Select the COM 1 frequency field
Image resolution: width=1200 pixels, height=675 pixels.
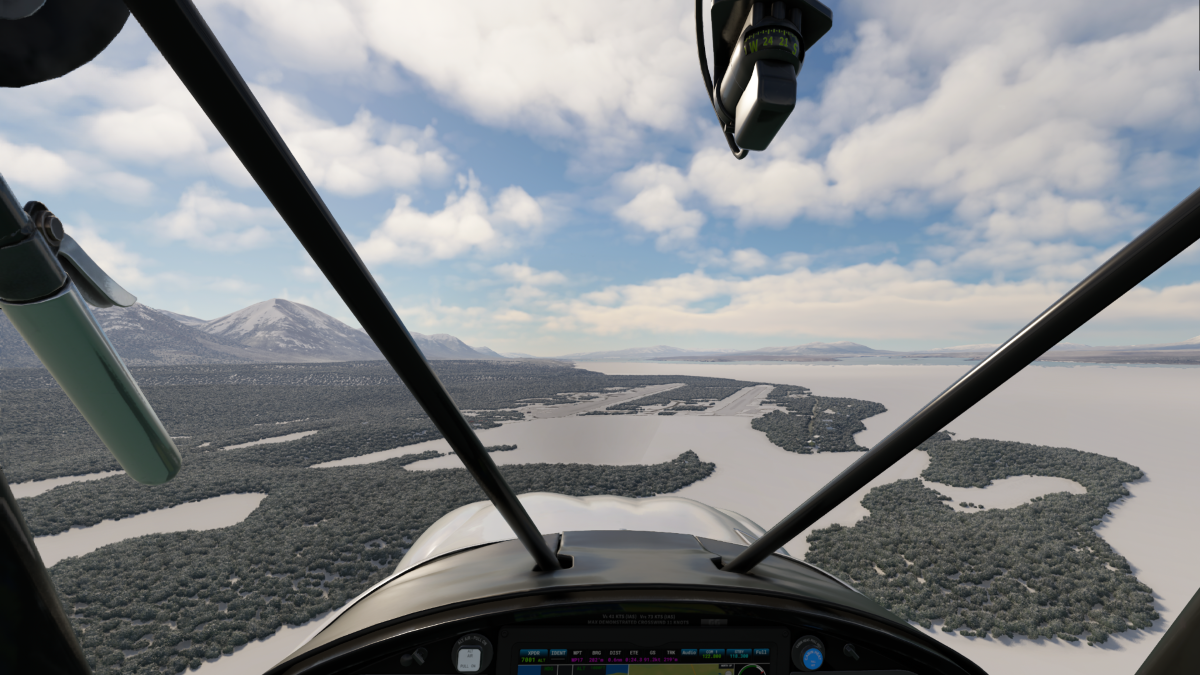[x=714, y=653]
